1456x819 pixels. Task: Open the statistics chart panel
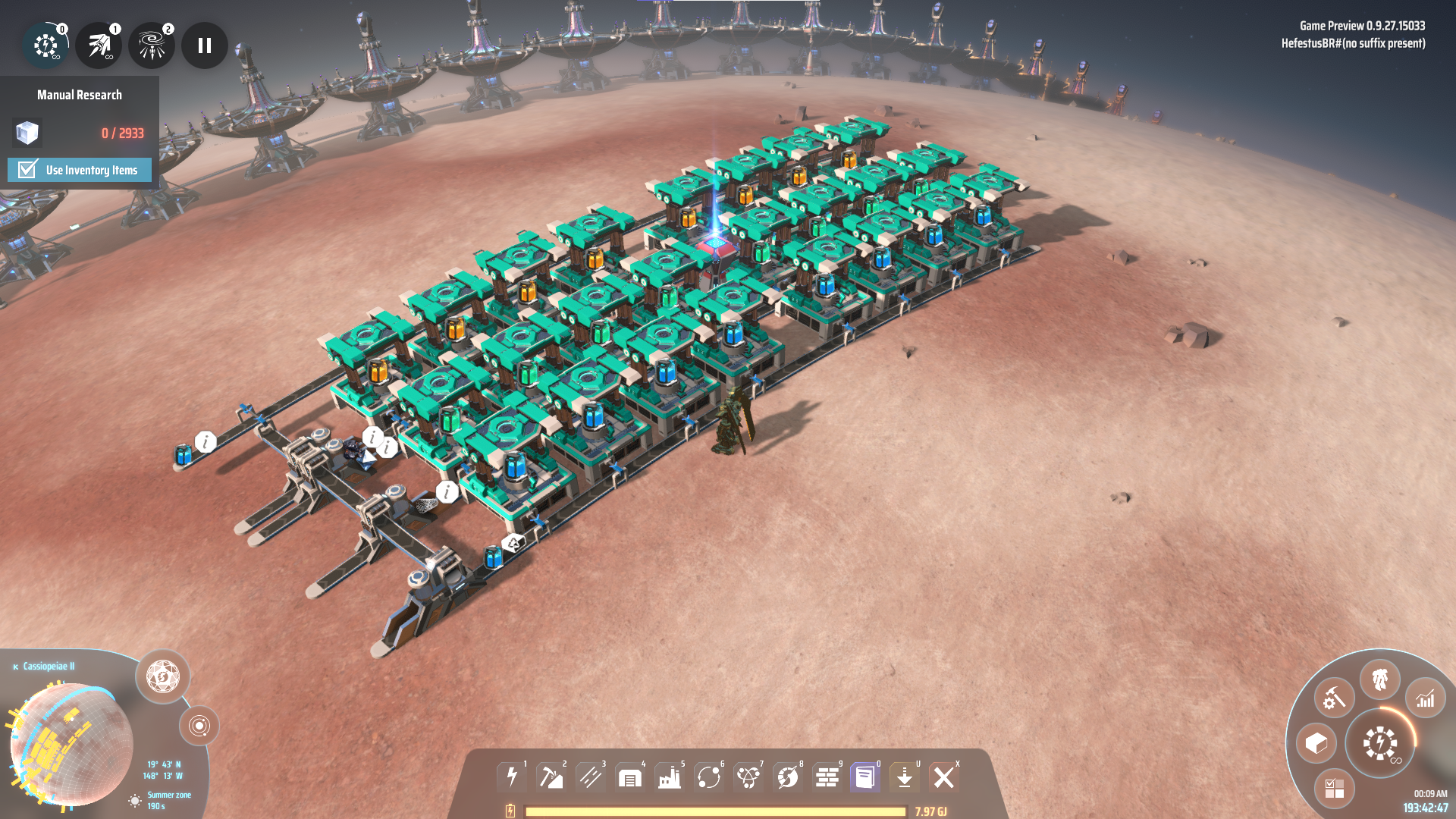click(1426, 698)
